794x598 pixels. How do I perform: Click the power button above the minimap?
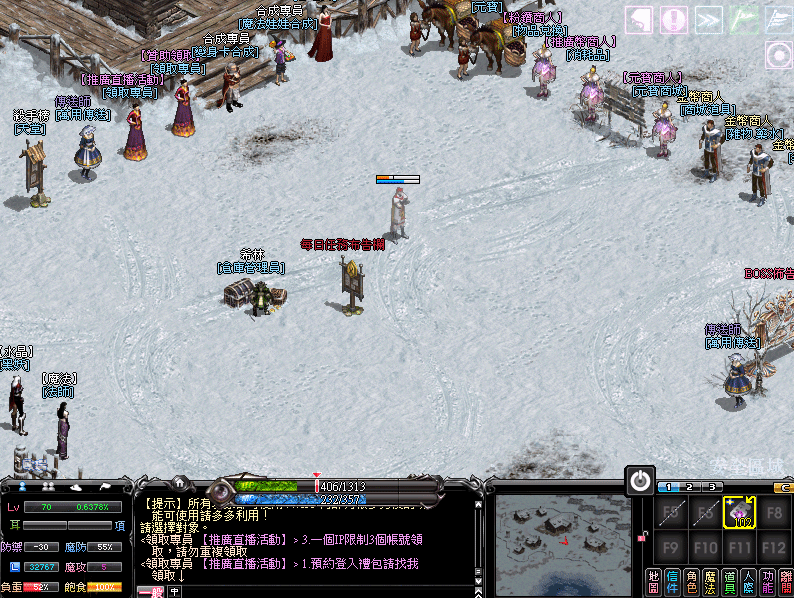click(x=640, y=481)
